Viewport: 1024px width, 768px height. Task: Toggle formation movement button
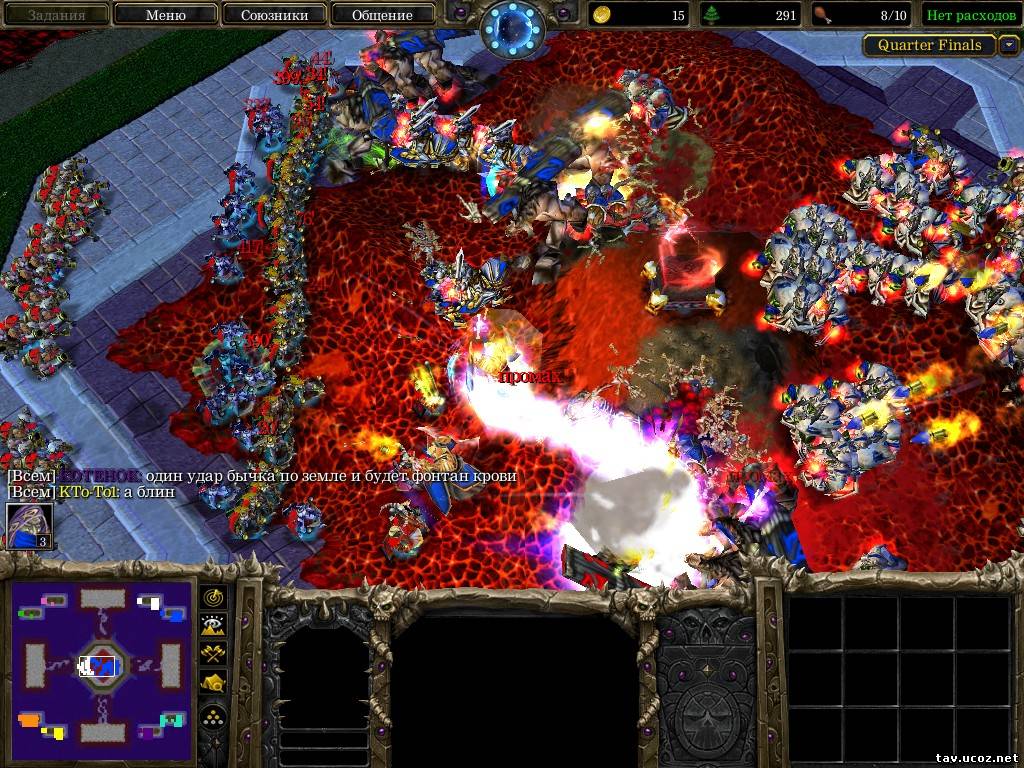[214, 716]
